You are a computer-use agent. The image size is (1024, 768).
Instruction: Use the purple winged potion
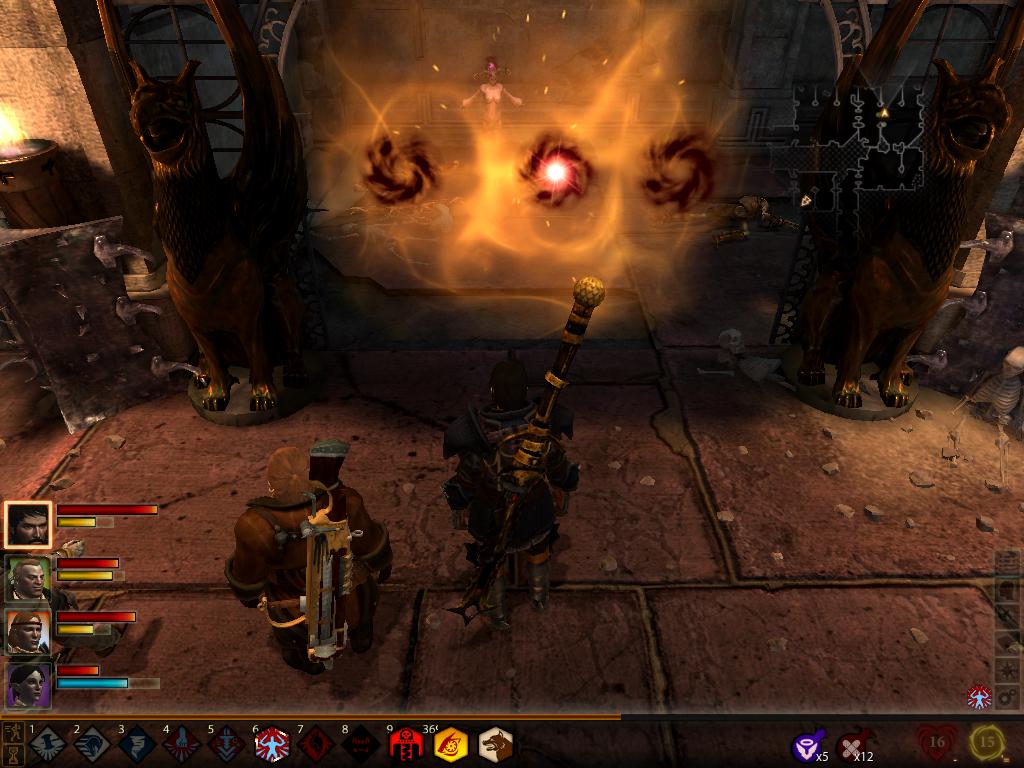pyautogui.click(x=806, y=745)
